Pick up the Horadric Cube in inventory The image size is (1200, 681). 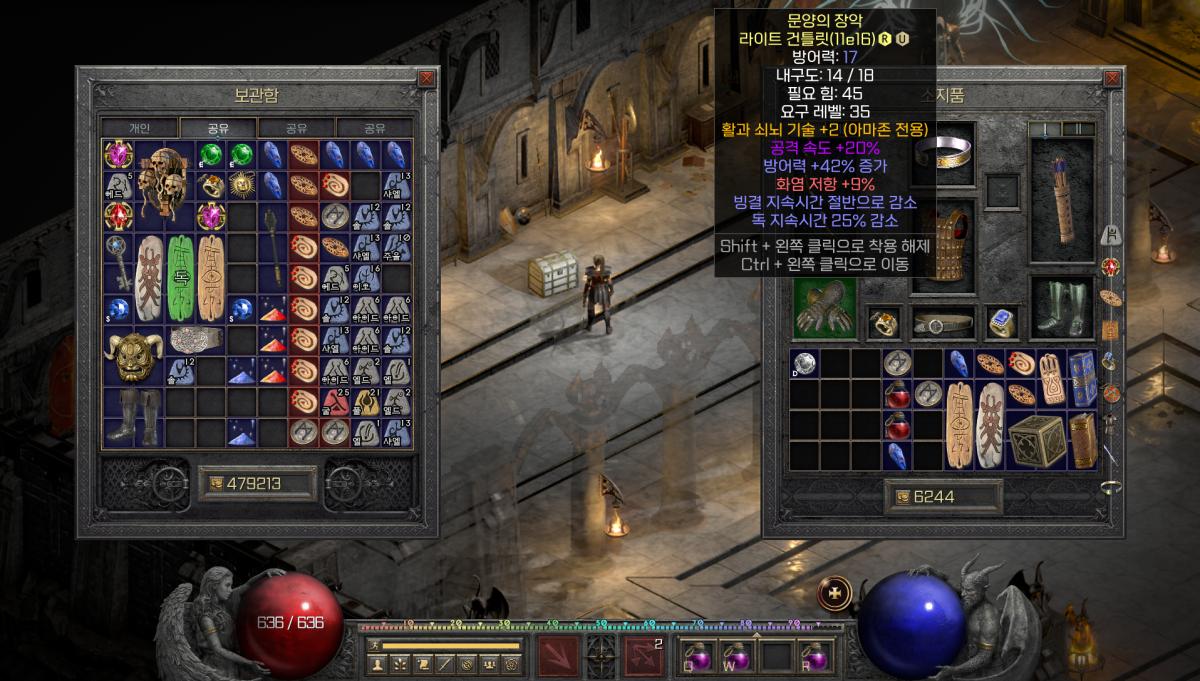(x=1036, y=440)
